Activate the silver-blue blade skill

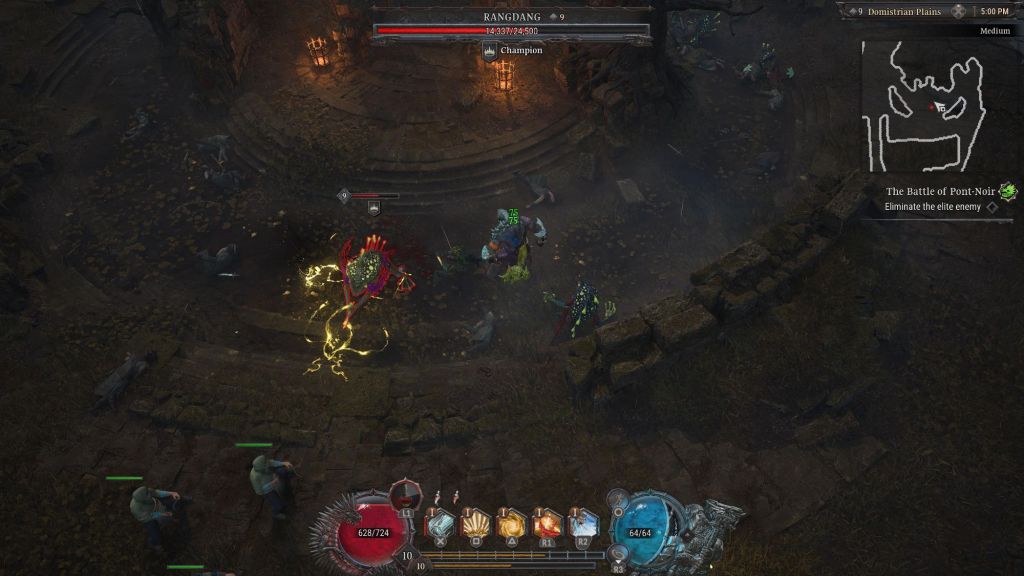(x=440, y=524)
